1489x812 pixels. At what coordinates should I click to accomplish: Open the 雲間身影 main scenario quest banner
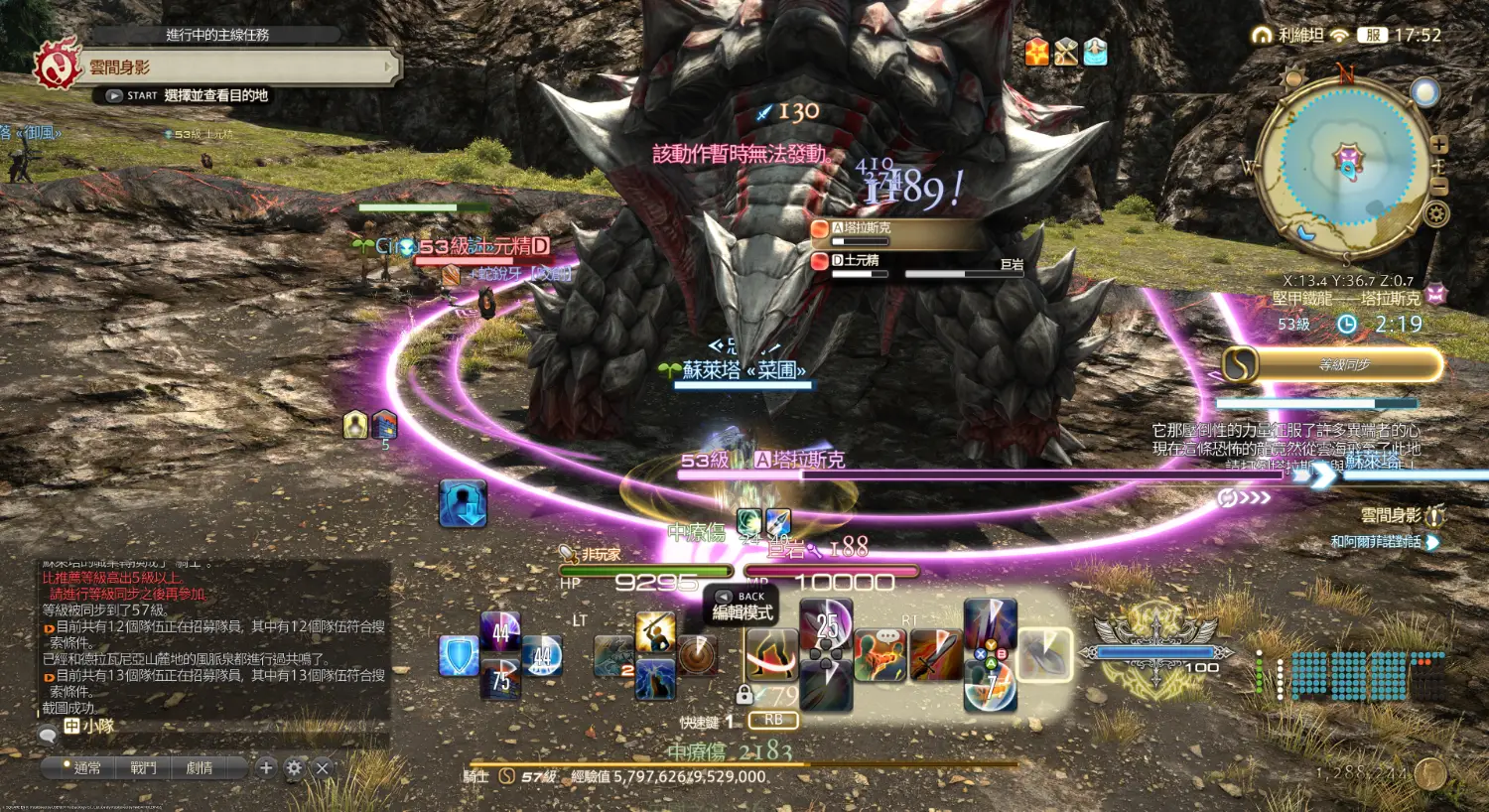point(238,68)
